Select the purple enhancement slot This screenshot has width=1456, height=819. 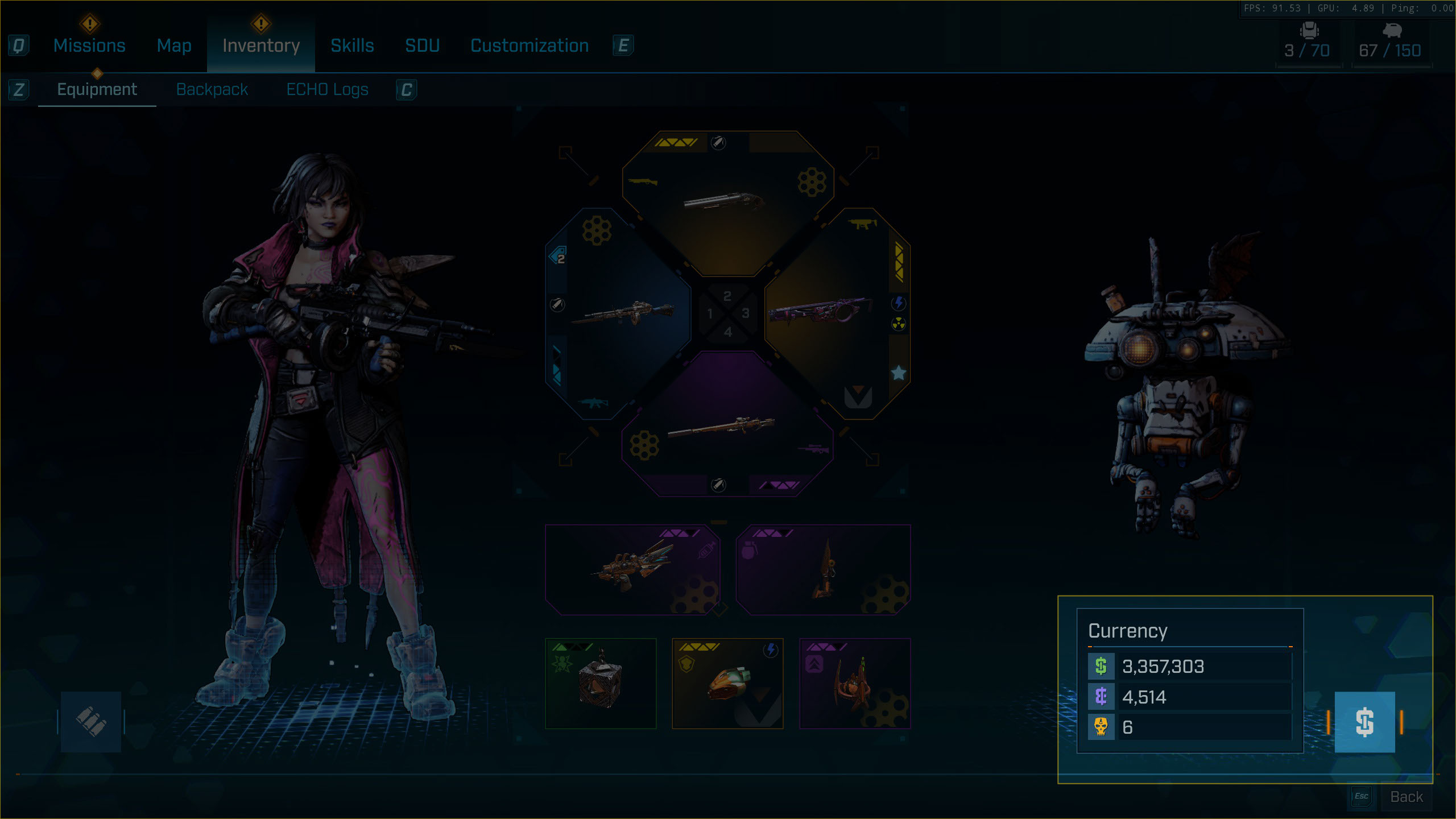(855, 684)
